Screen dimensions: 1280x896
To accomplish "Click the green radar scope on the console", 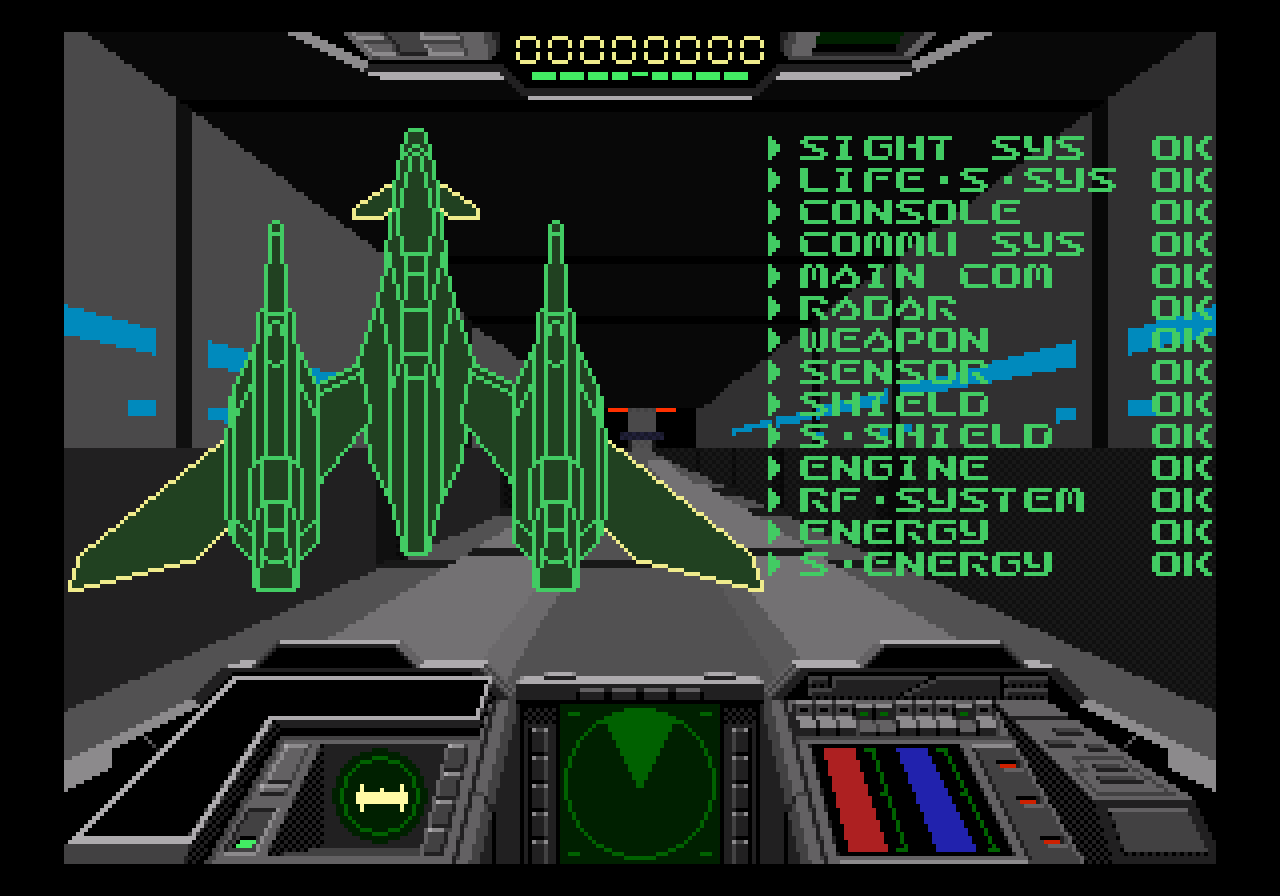I will (639, 781).
